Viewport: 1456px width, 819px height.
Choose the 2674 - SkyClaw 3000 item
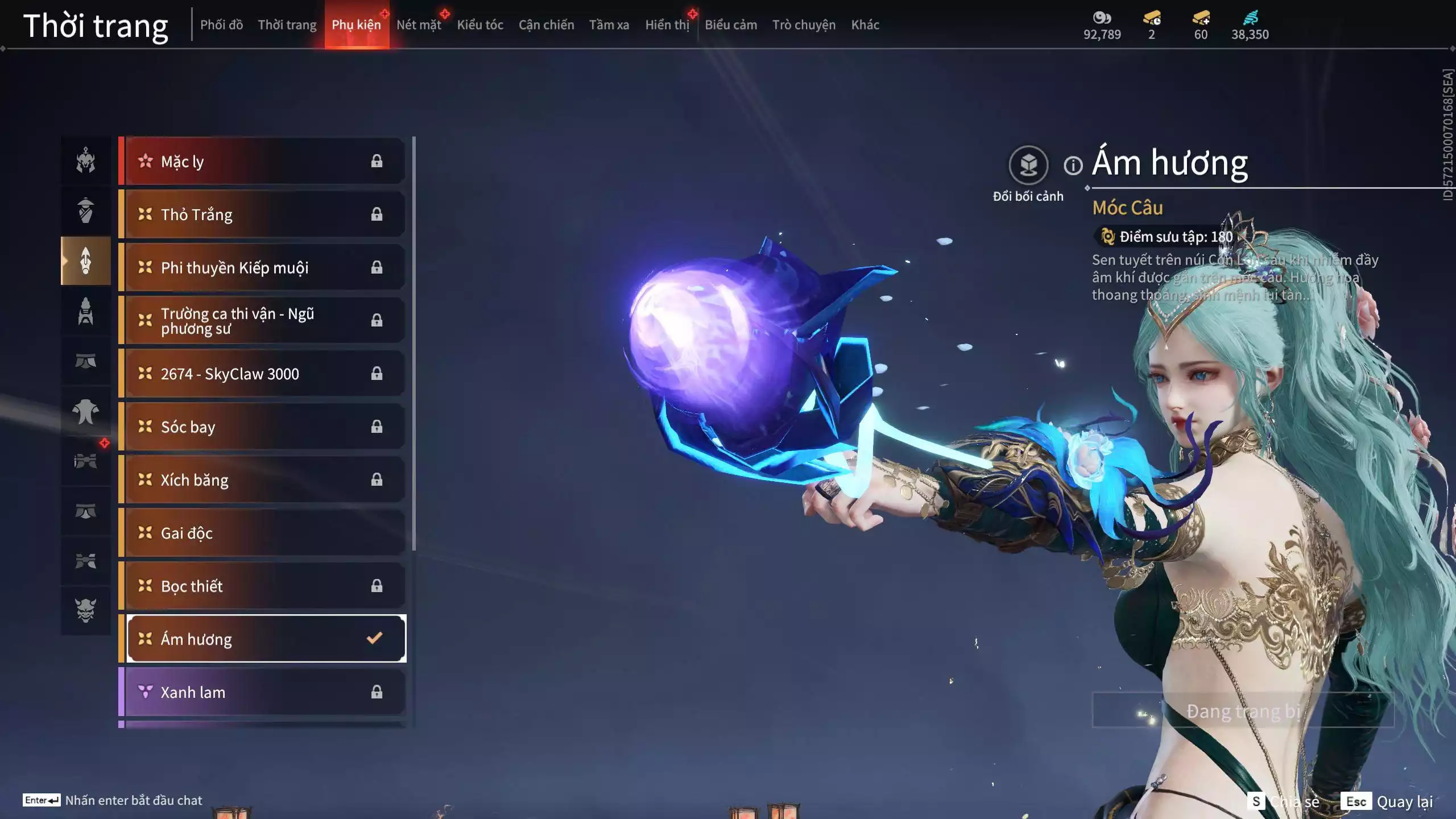pos(264,374)
